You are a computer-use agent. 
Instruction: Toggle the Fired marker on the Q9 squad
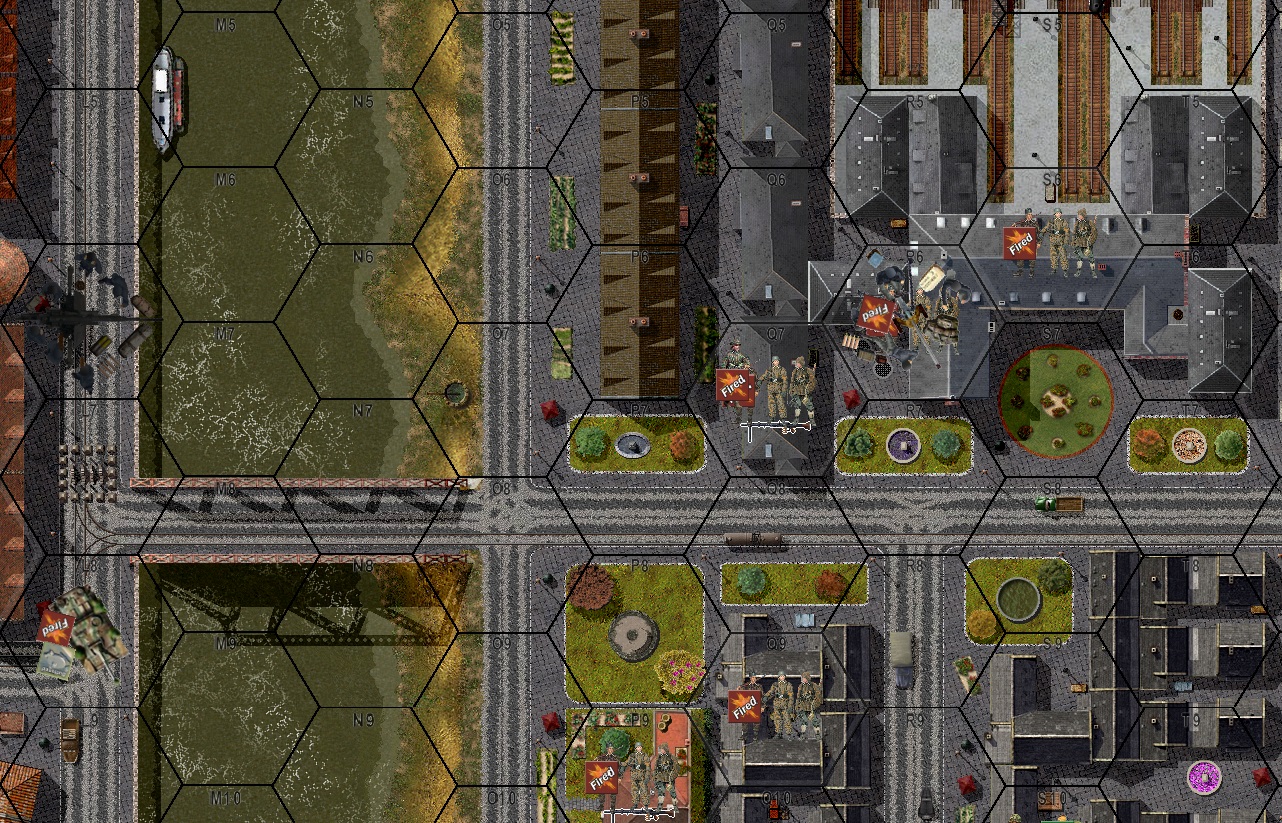click(x=746, y=705)
